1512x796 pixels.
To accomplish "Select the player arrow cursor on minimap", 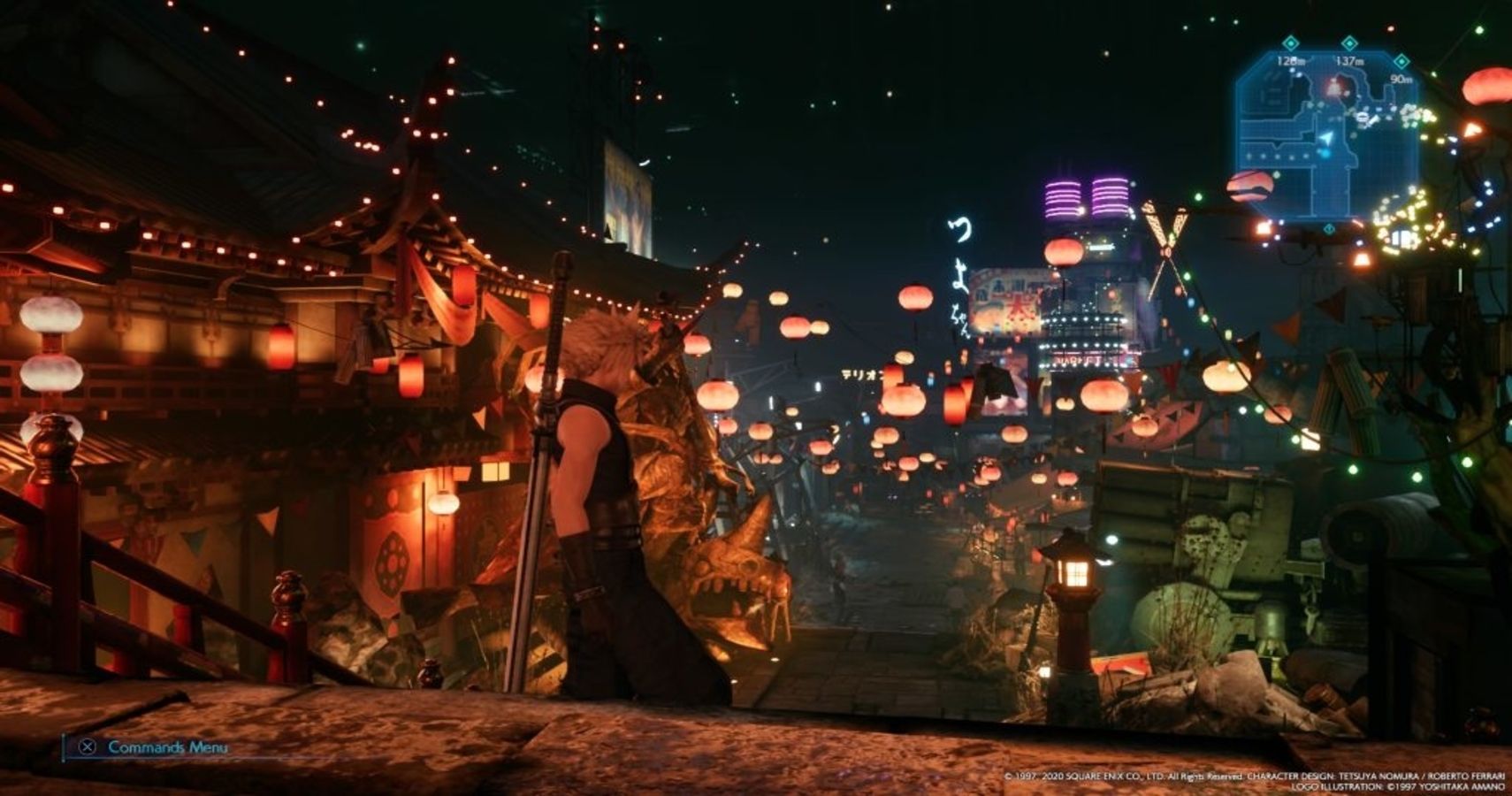I will tap(1327, 137).
